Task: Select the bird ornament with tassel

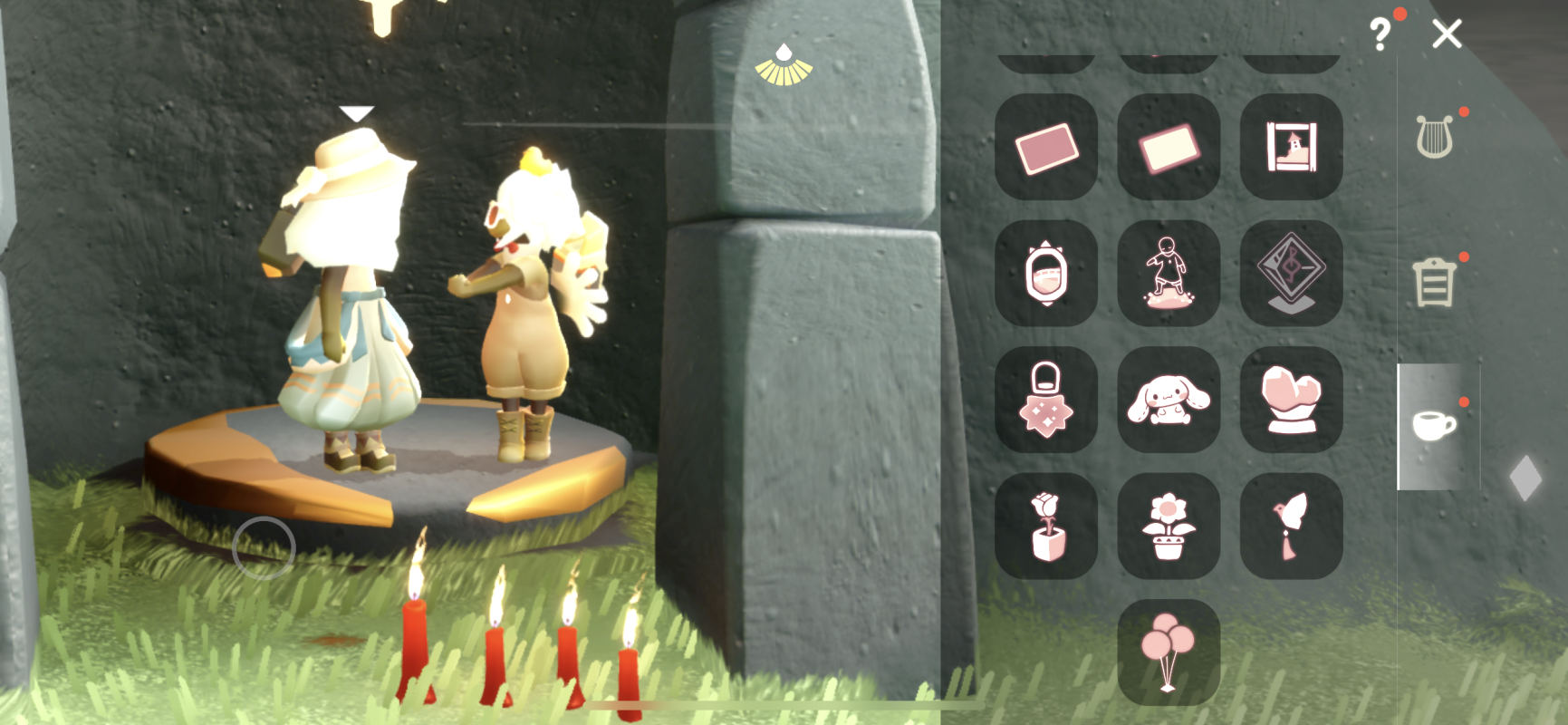Action: (x=1291, y=526)
